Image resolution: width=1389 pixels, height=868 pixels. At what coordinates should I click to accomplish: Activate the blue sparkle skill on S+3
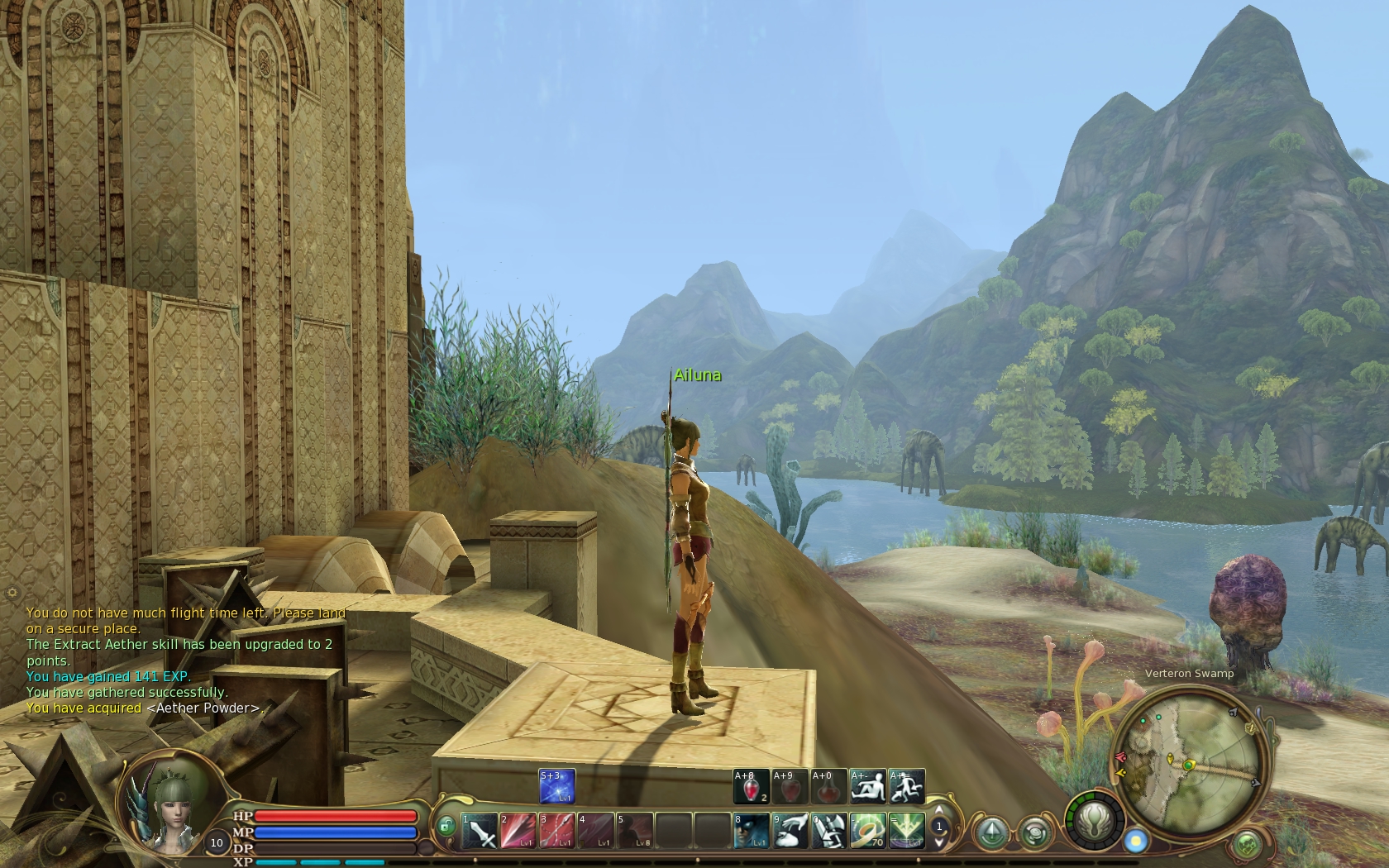click(556, 786)
